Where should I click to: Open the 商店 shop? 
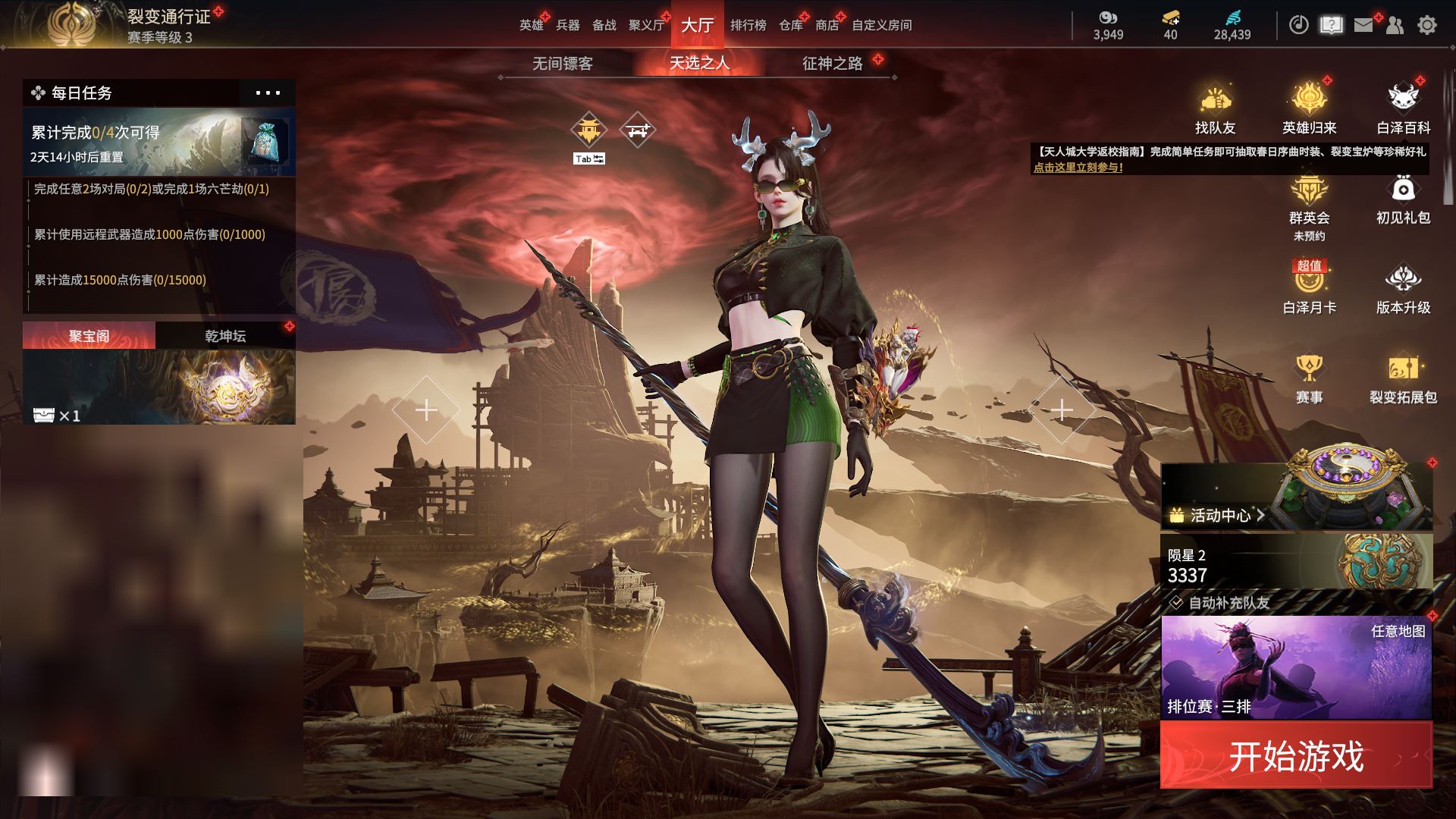pyautogui.click(x=827, y=25)
